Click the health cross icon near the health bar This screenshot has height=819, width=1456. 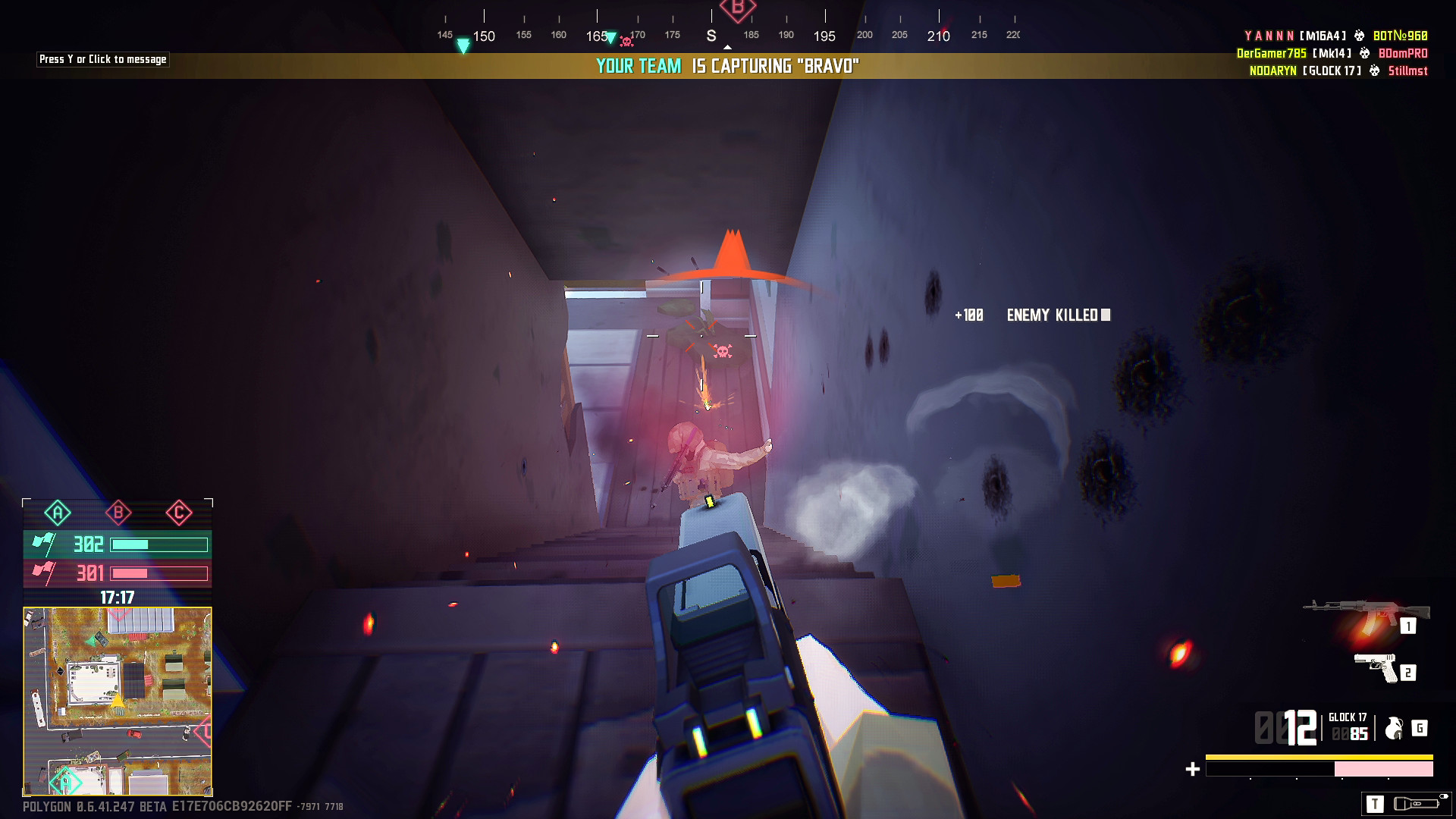1191,768
